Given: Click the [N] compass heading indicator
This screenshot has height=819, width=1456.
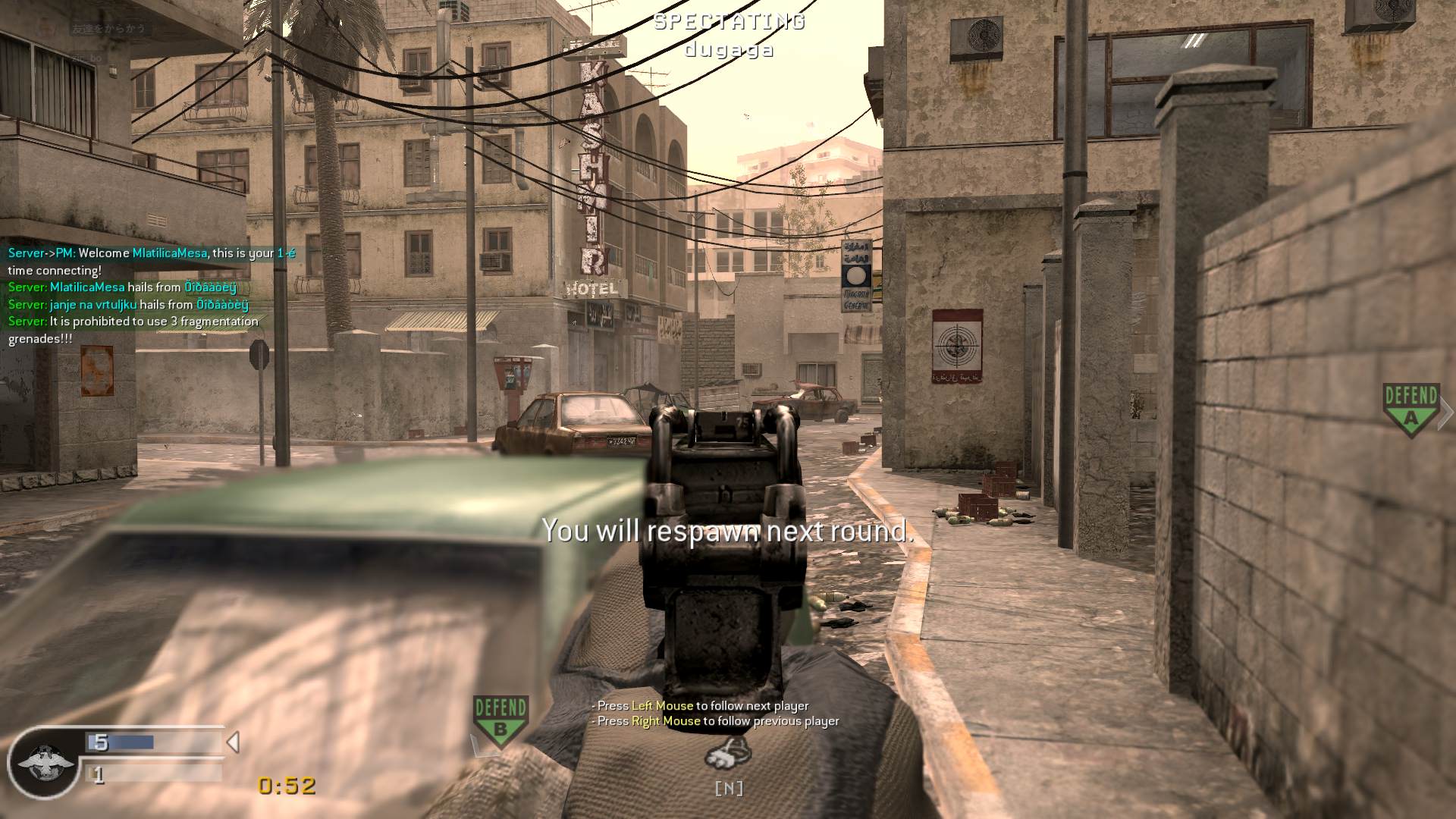Looking at the screenshot, I should 729,789.
